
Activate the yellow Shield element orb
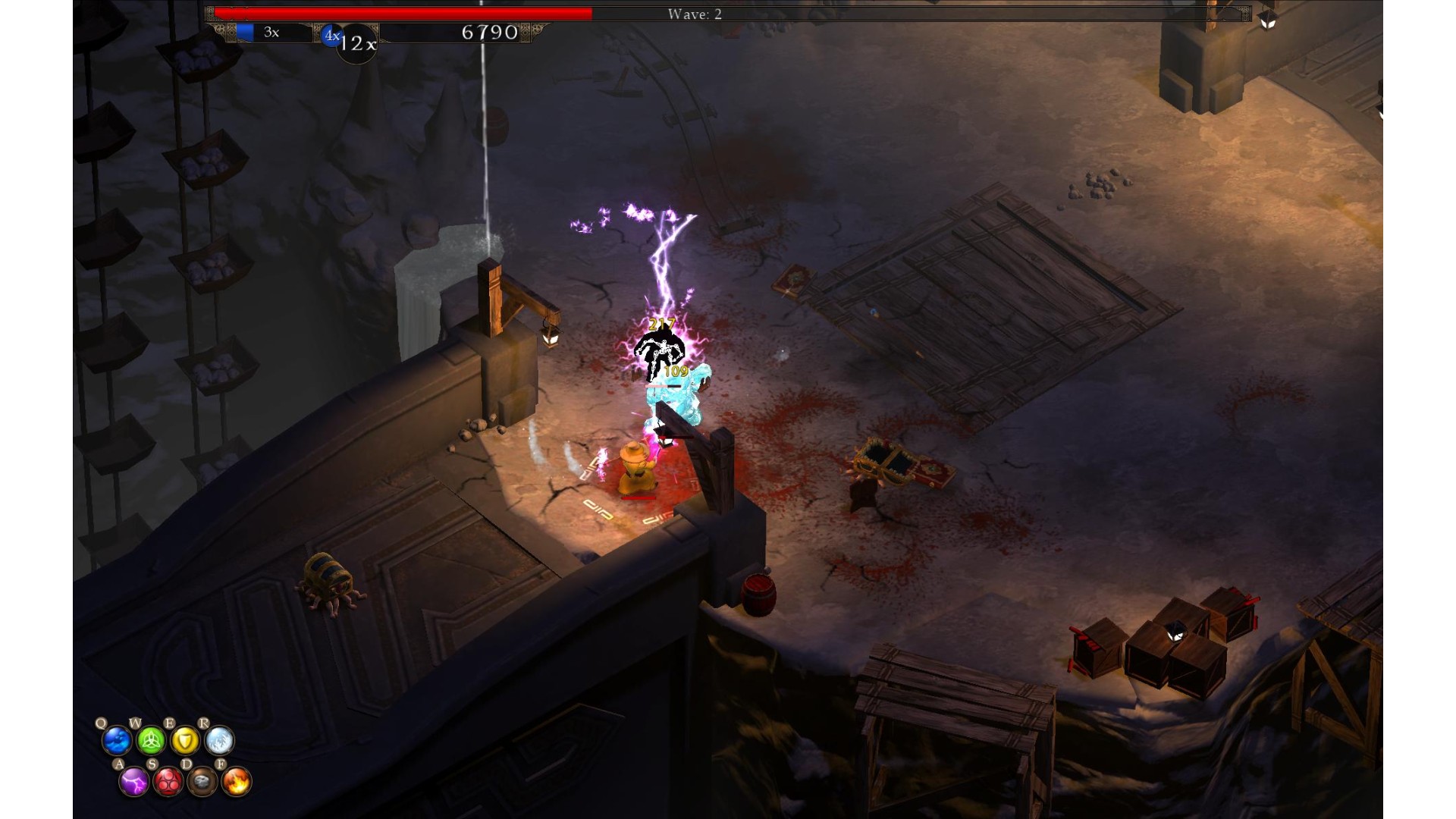click(x=185, y=740)
